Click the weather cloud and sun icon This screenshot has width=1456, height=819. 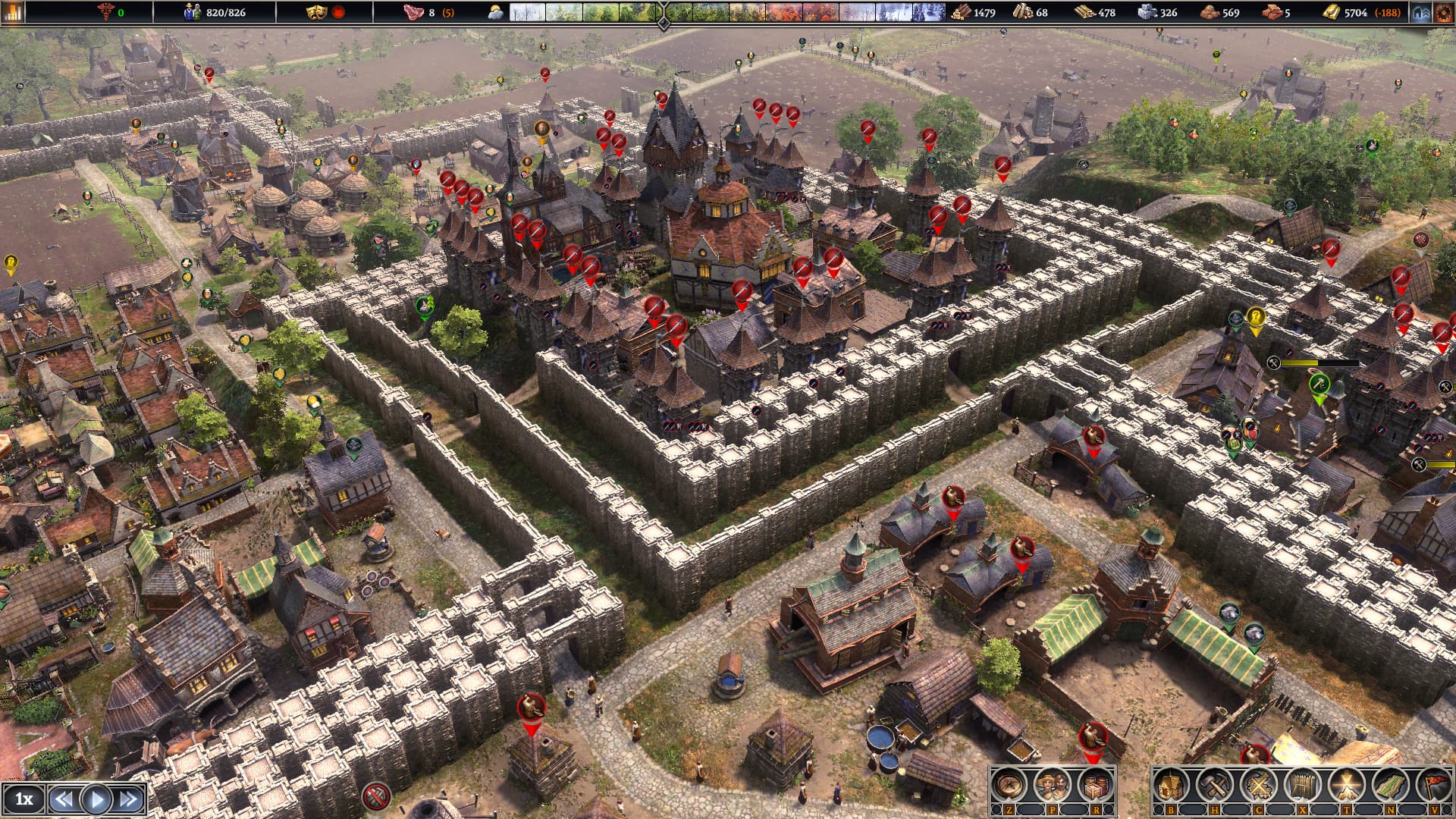click(x=495, y=12)
